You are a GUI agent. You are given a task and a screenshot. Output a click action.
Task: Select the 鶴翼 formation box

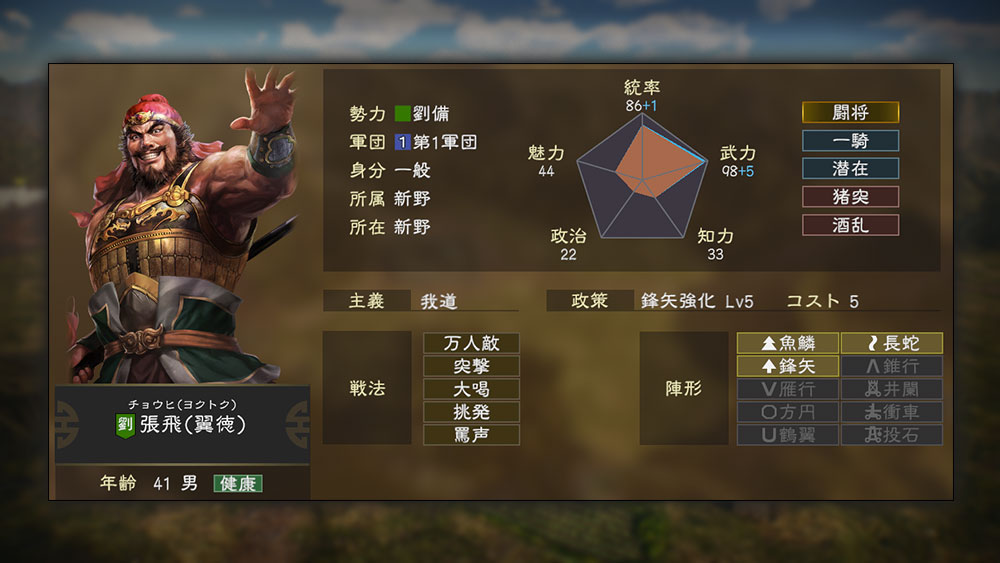788,435
